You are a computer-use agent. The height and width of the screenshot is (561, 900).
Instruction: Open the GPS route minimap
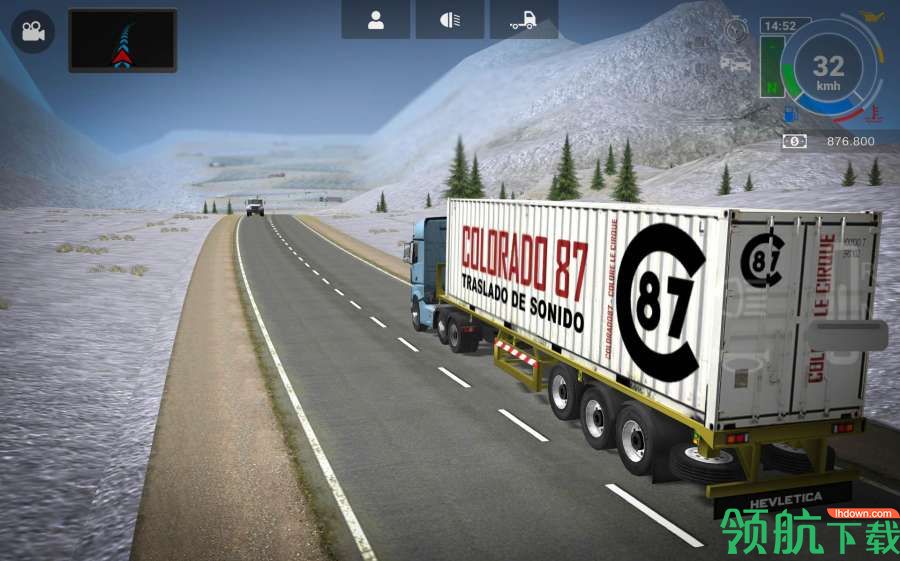point(122,41)
